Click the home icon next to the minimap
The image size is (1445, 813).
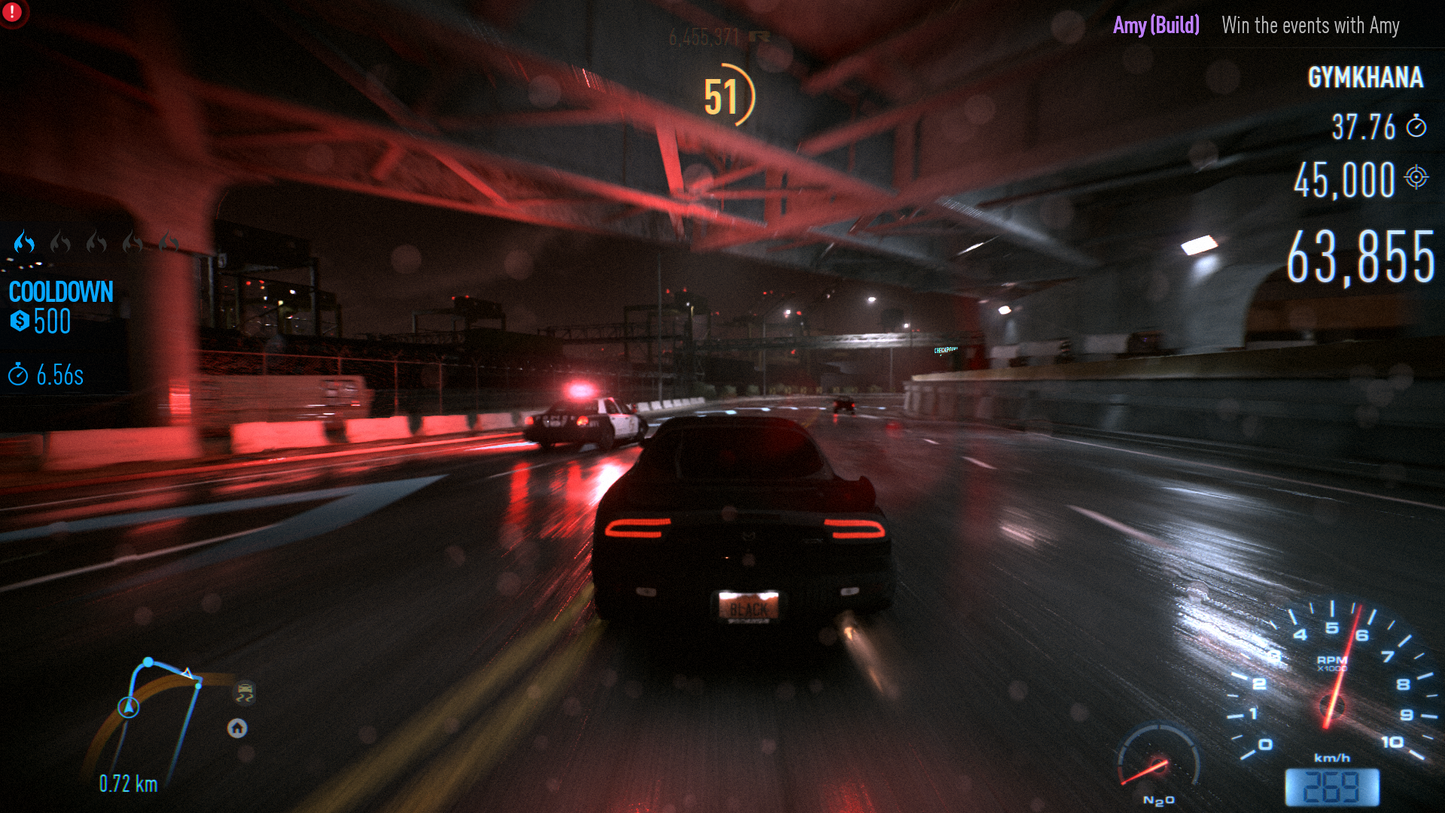pyautogui.click(x=236, y=729)
